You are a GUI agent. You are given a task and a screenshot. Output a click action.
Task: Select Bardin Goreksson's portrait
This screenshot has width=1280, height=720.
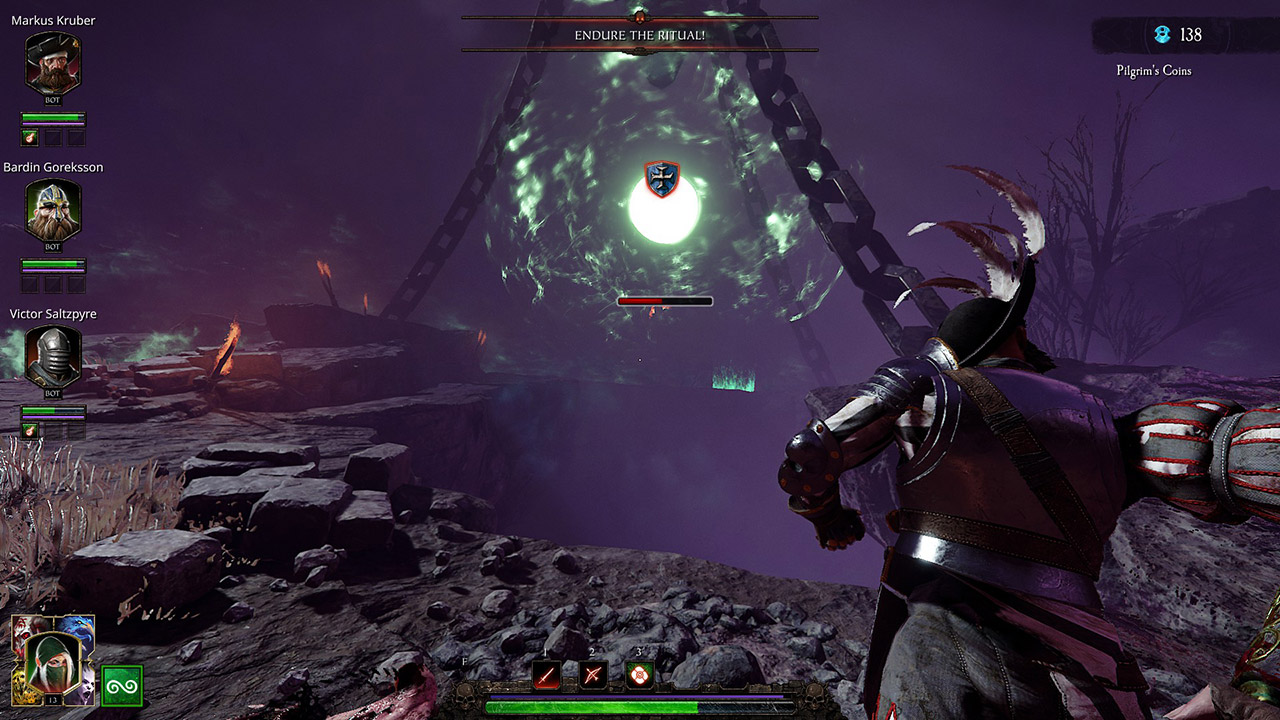pos(53,211)
